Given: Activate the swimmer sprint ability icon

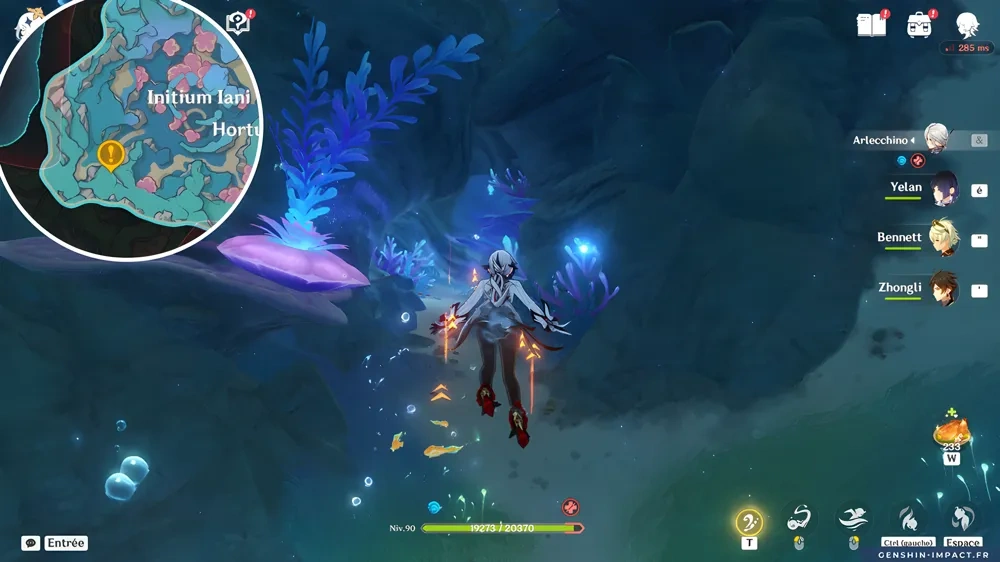Looking at the screenshot, I should pos(853,518).
